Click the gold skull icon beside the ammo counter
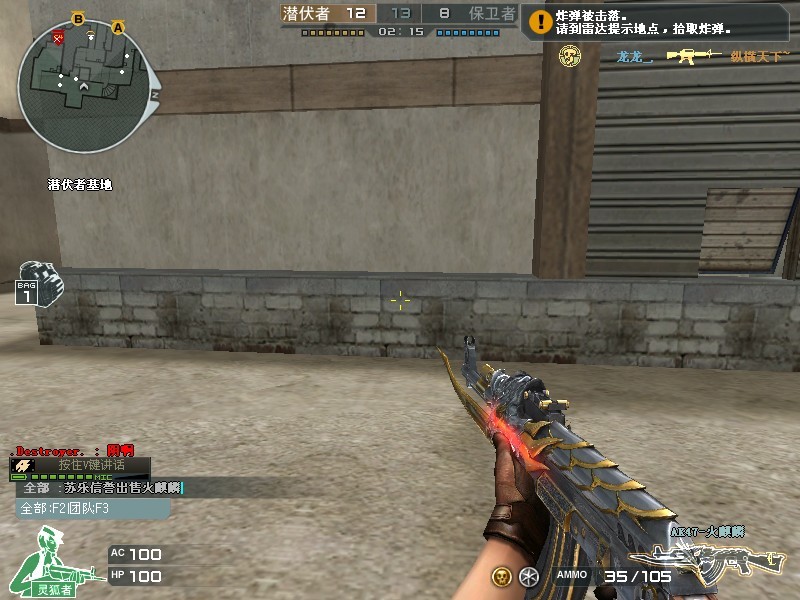800x600 pixels. coord(501,577)
